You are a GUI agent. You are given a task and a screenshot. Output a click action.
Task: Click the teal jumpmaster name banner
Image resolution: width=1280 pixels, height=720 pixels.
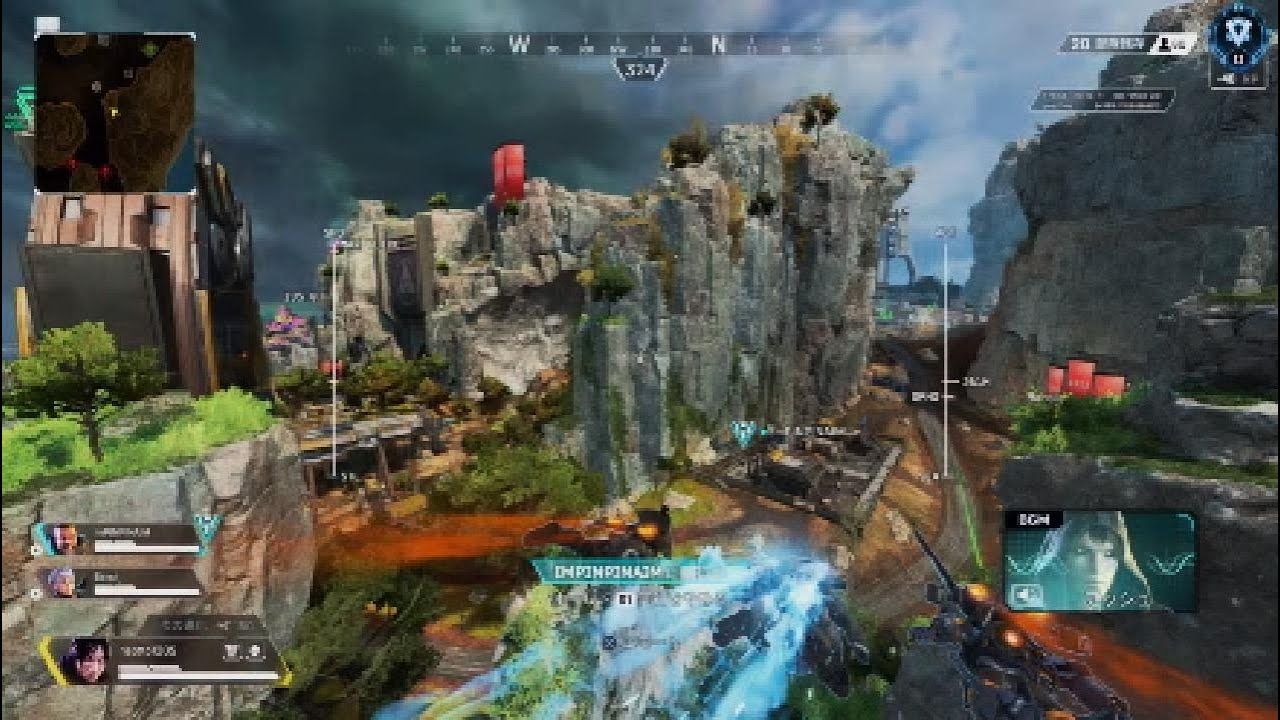point(606,572)
